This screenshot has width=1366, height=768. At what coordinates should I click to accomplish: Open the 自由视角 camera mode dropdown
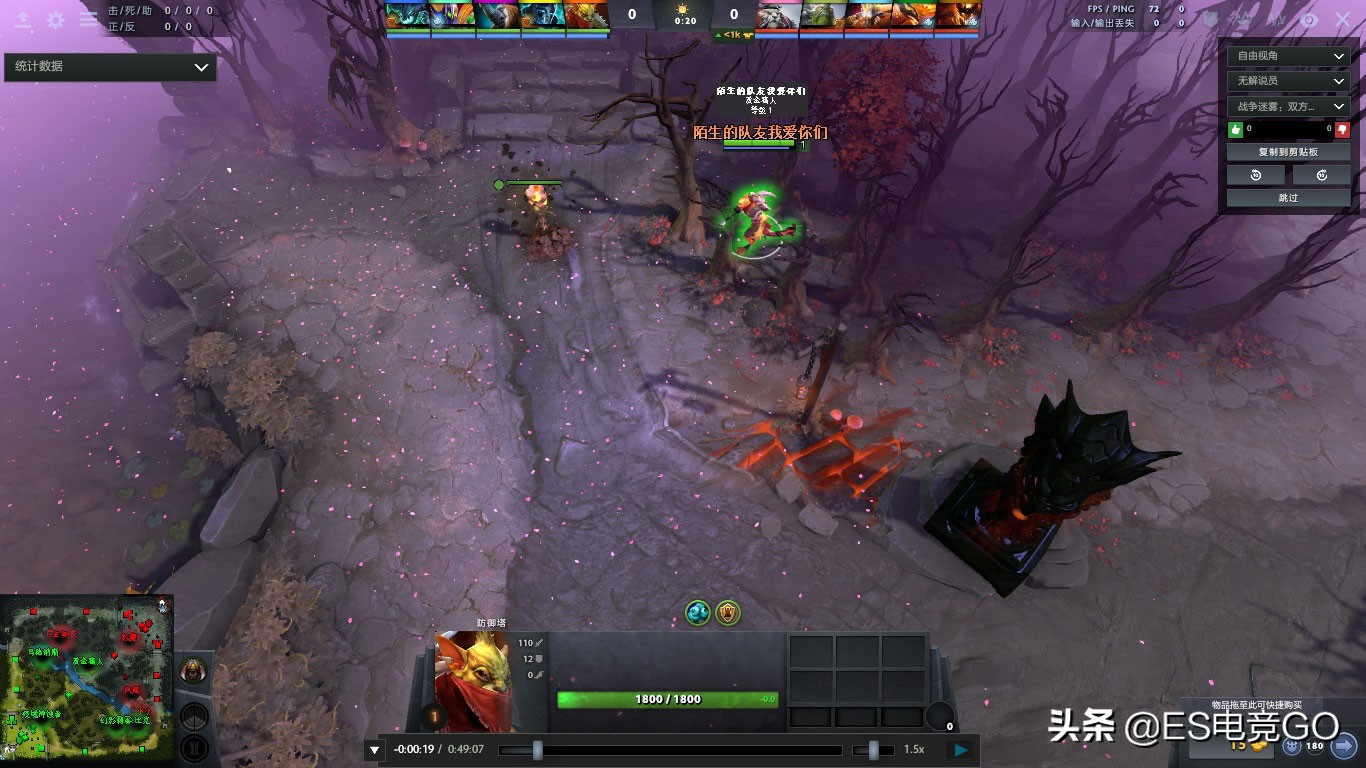pyautogui.click(x=1287, y=56)
